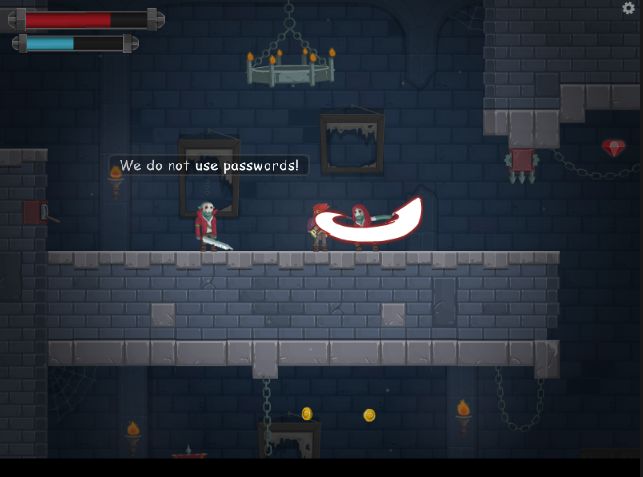
Task: Open the settings gear icon
Action: pos(629,8)
